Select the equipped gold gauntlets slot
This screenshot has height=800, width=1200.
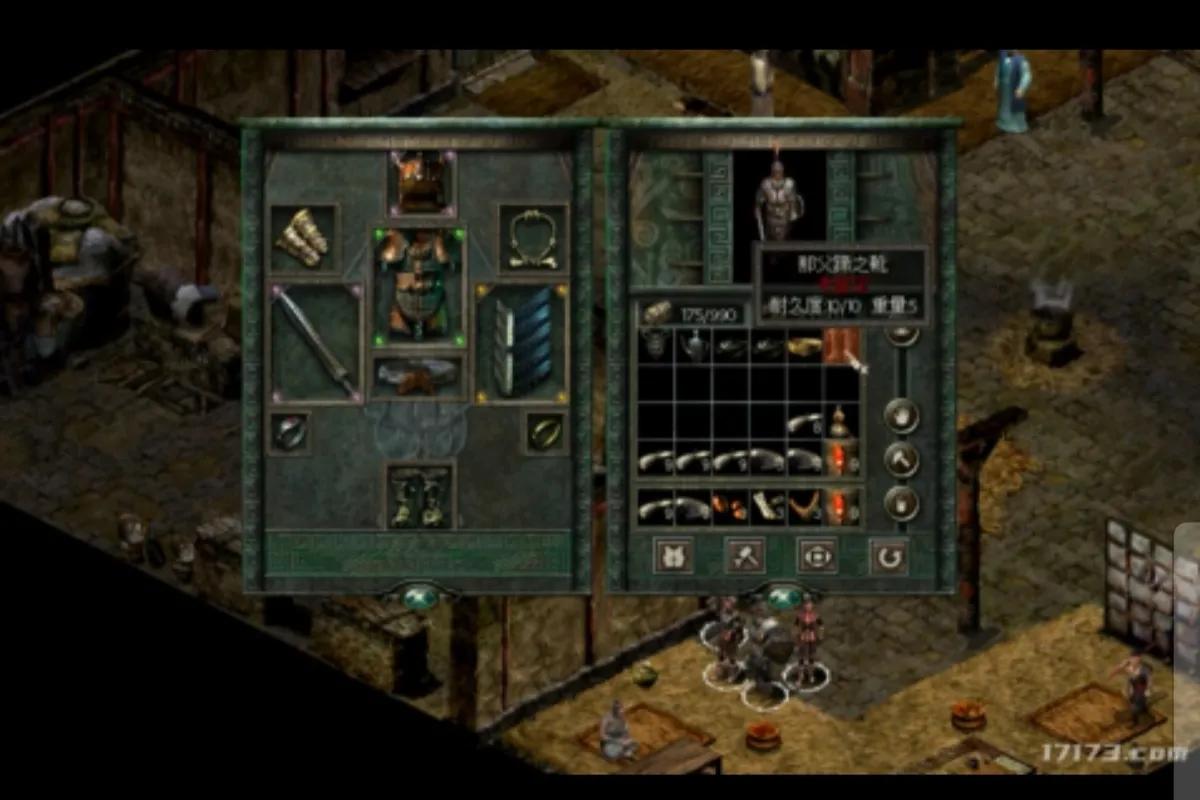[304, 239]
